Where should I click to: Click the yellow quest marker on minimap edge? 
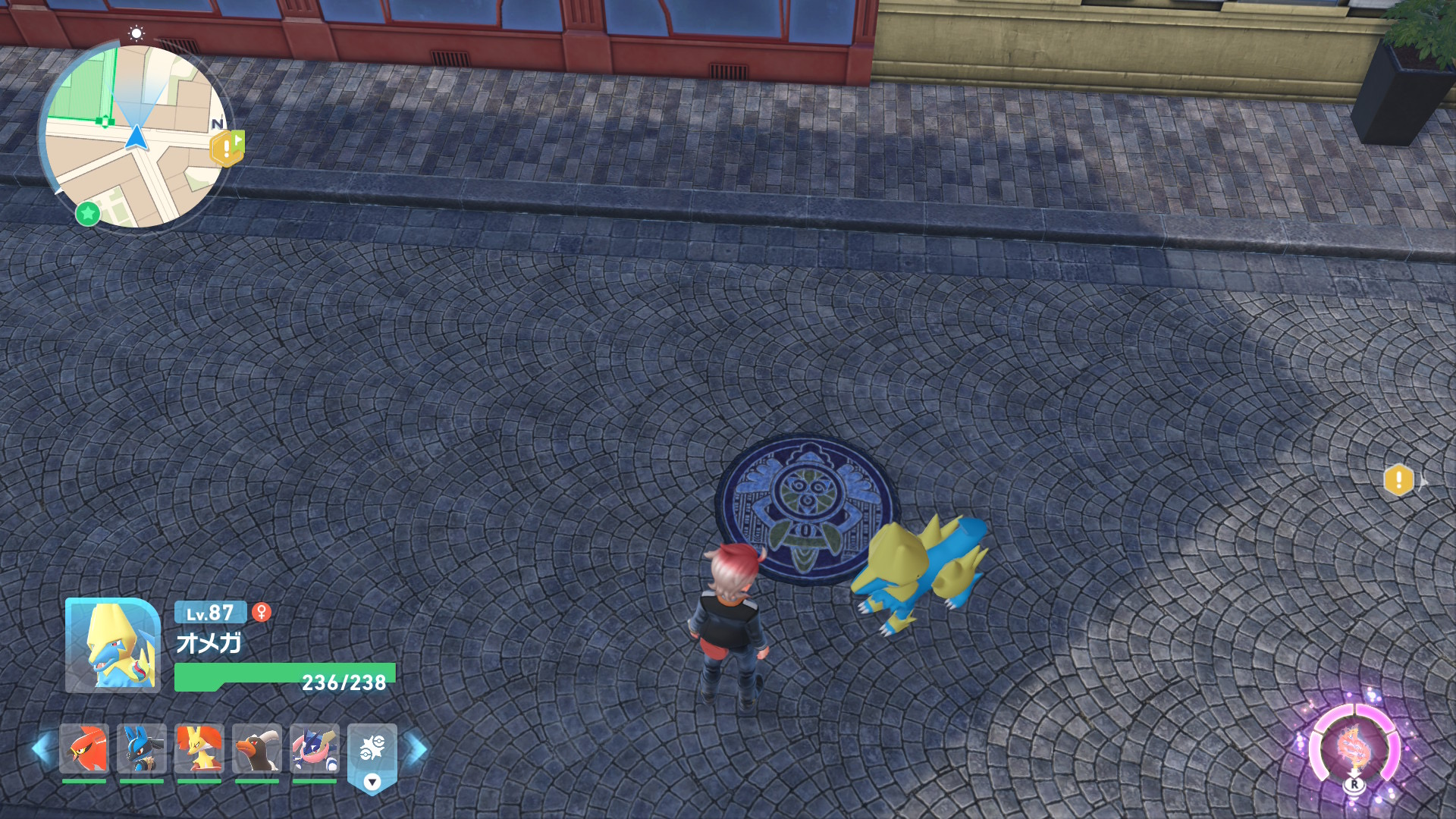[x=227, y=148]
